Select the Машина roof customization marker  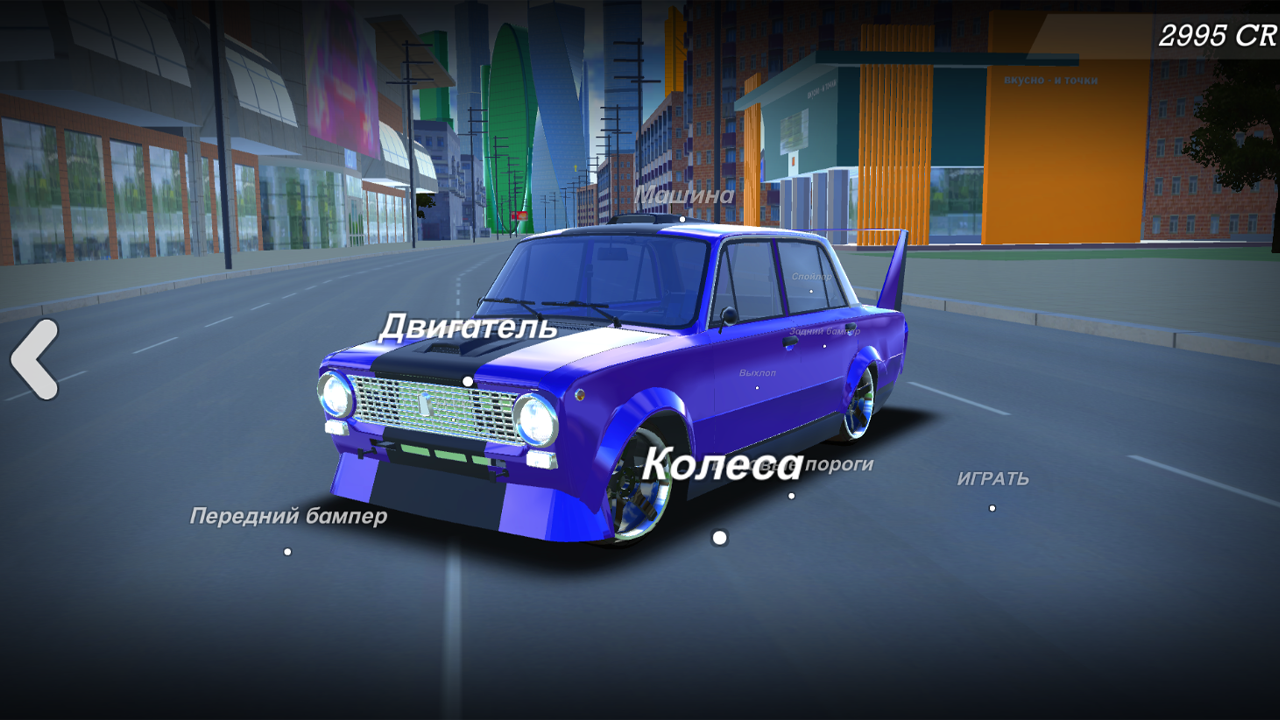click(x=682, y=219)
